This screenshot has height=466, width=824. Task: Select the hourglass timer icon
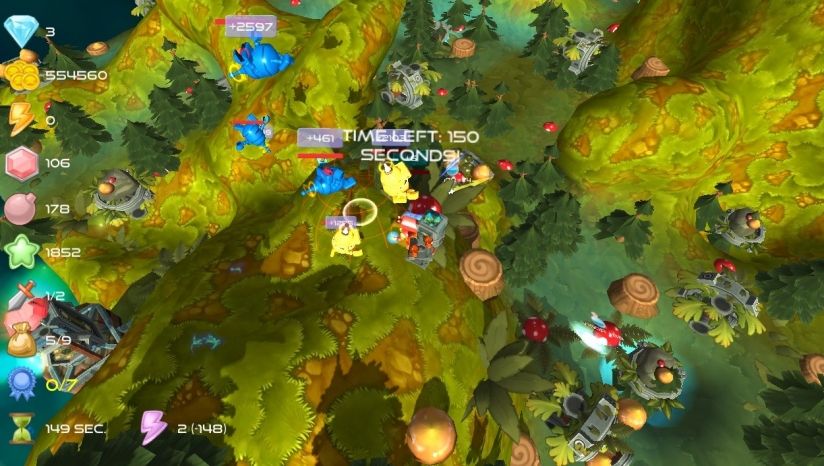21,428
